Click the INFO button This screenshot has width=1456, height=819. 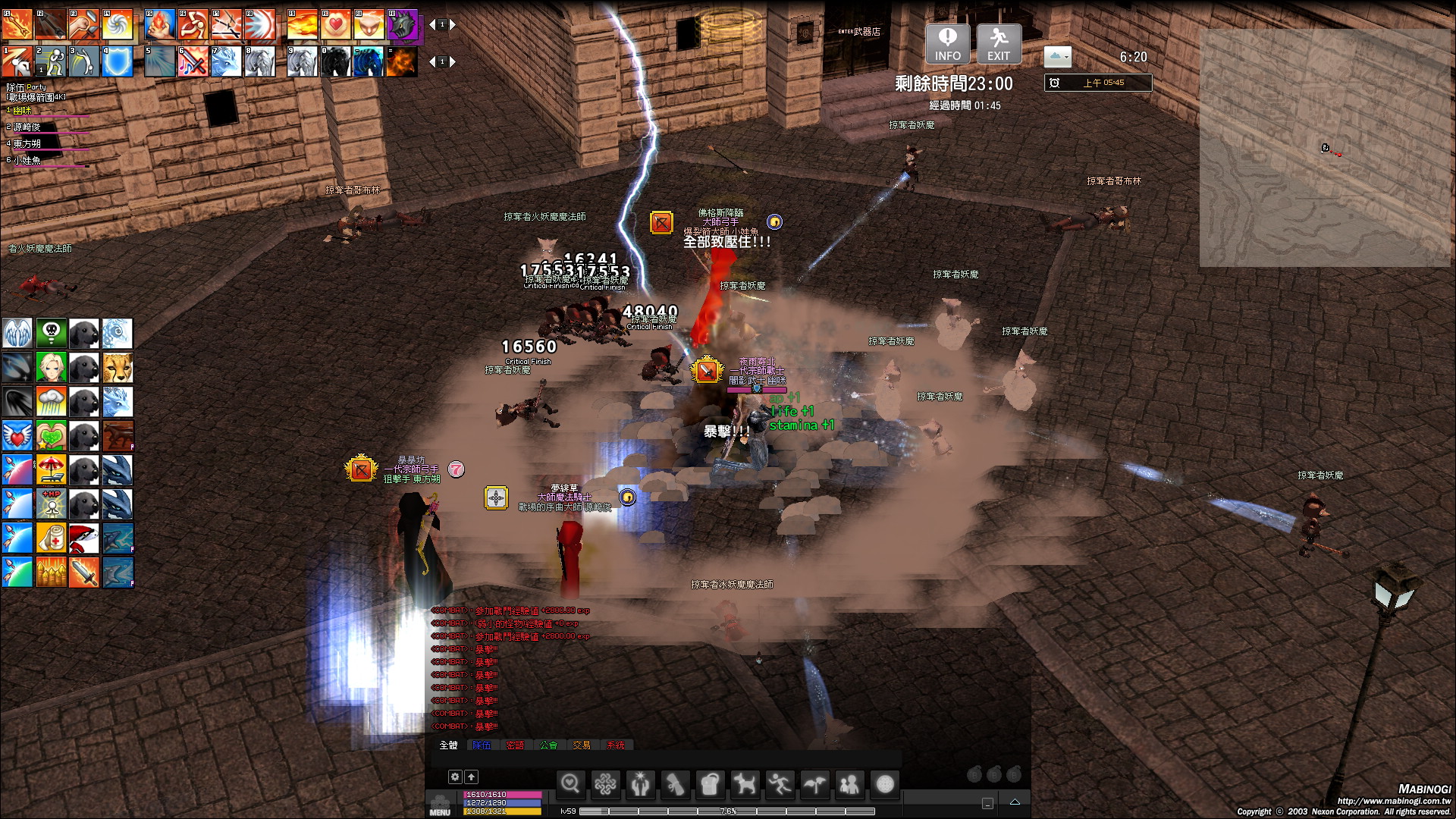[x=947, y=44]
